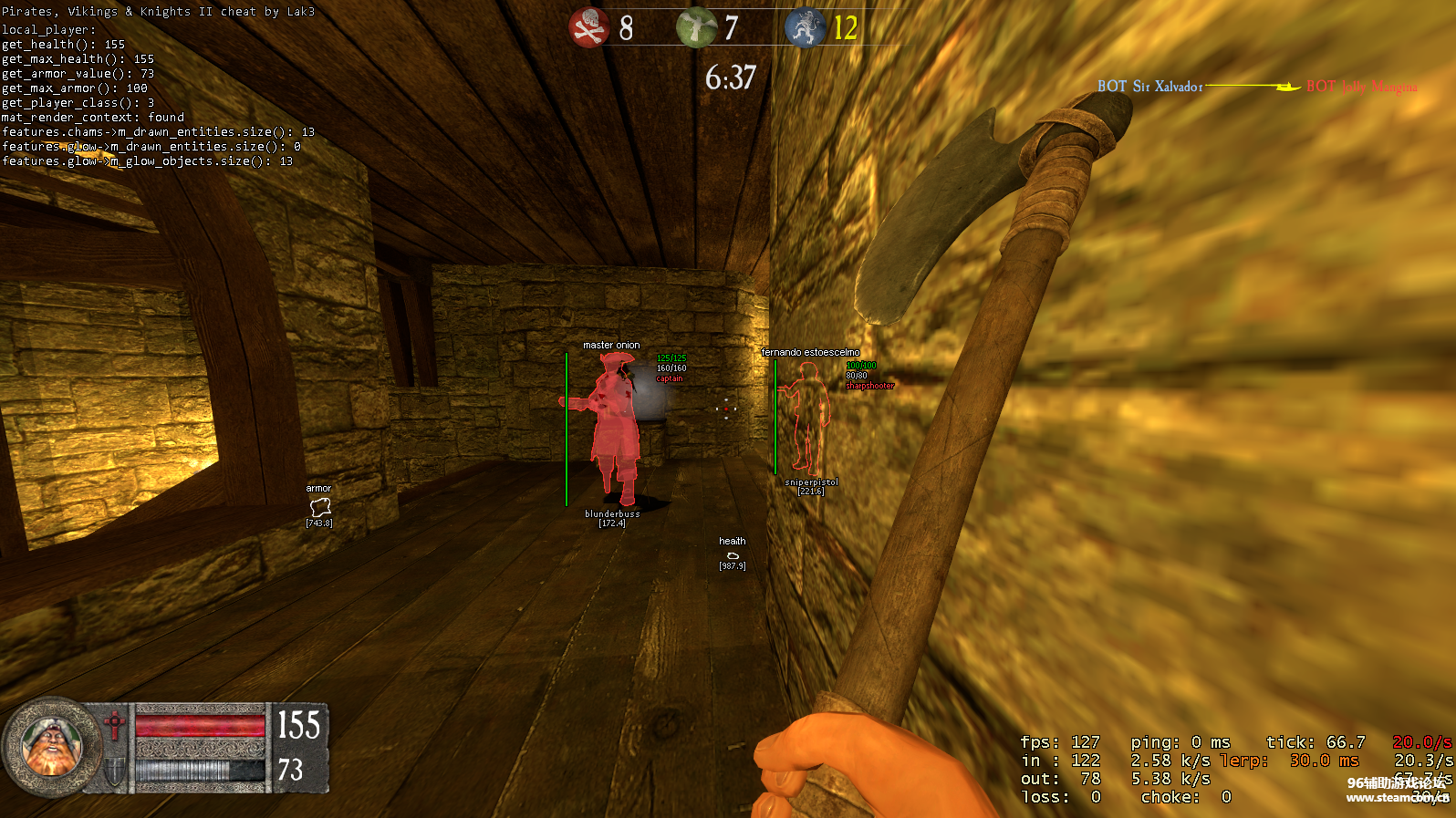Image resolution: width=1456 pixels, height=818 pixels.
Task: Click the red health cross icon
Action: click(x=113, y=723)
